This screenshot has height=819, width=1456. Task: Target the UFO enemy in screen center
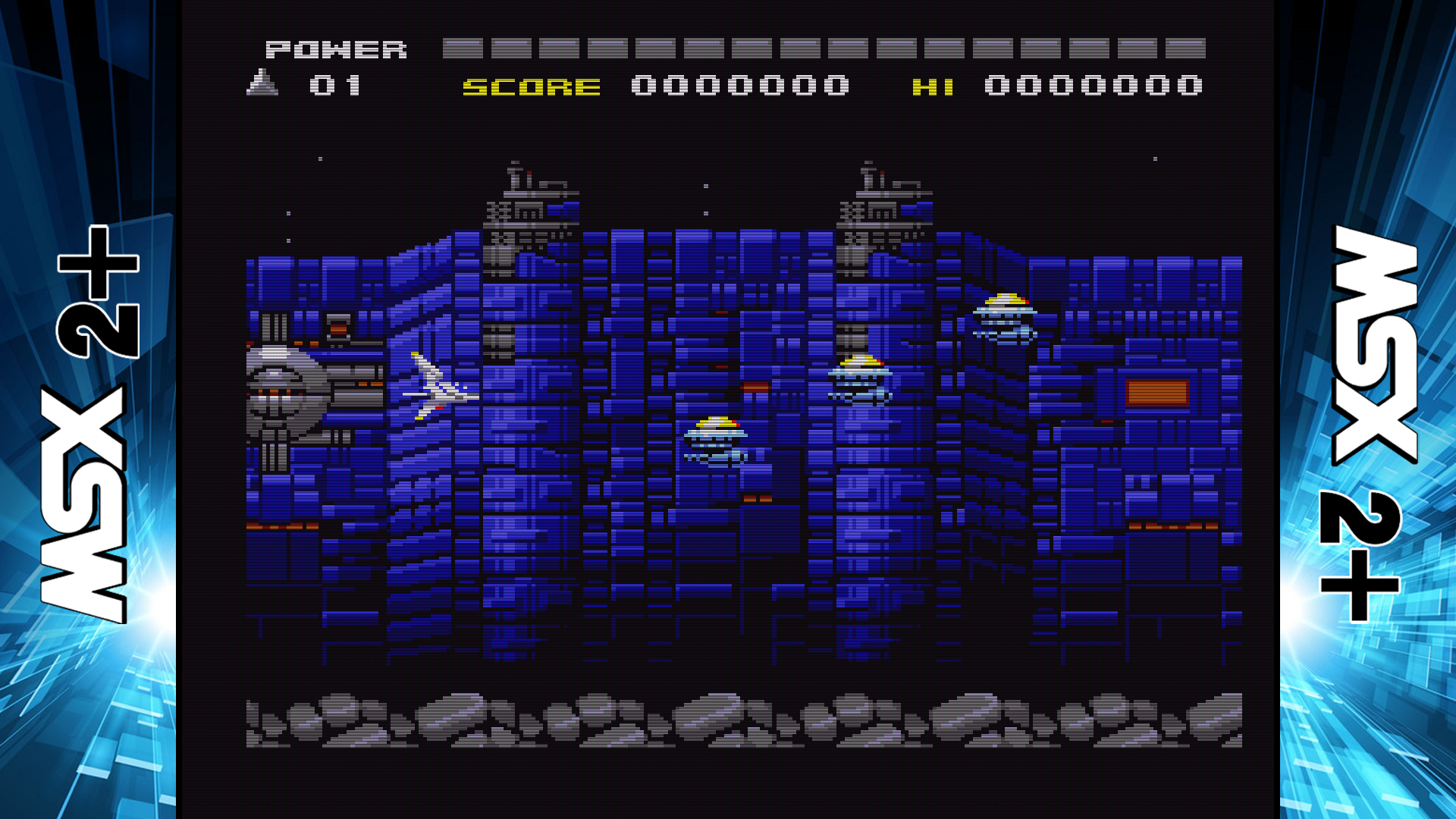coord(717,440)
